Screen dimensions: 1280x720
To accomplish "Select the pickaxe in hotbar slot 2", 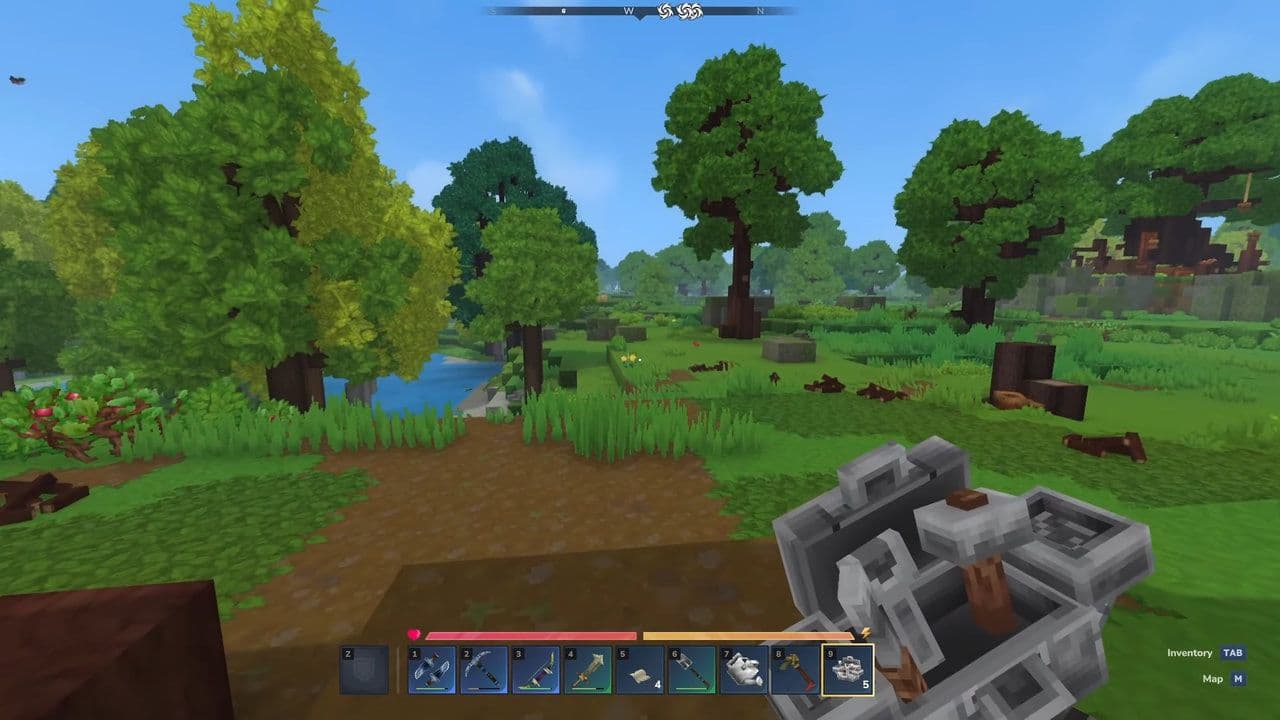I will pos(484,670).
